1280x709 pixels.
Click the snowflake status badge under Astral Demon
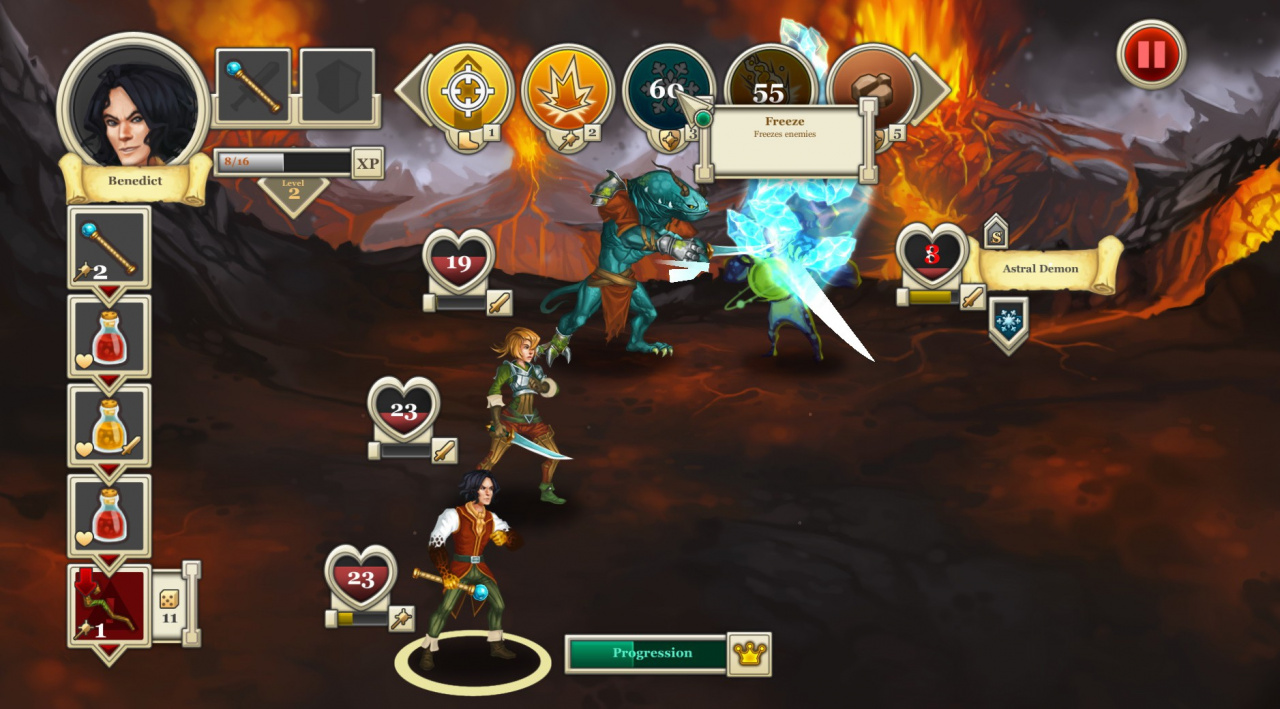tap(1008, 322)
